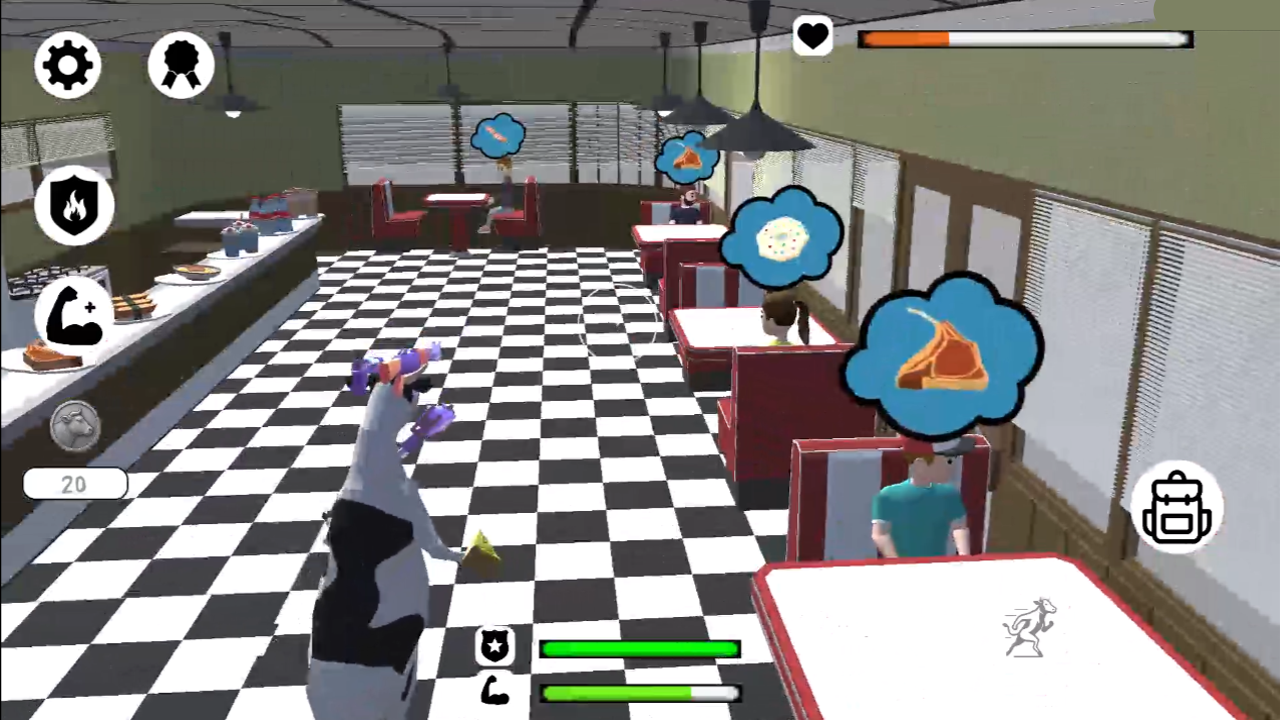
Task: Click the pizza slice thought bubble
Action: click(687, 158)
